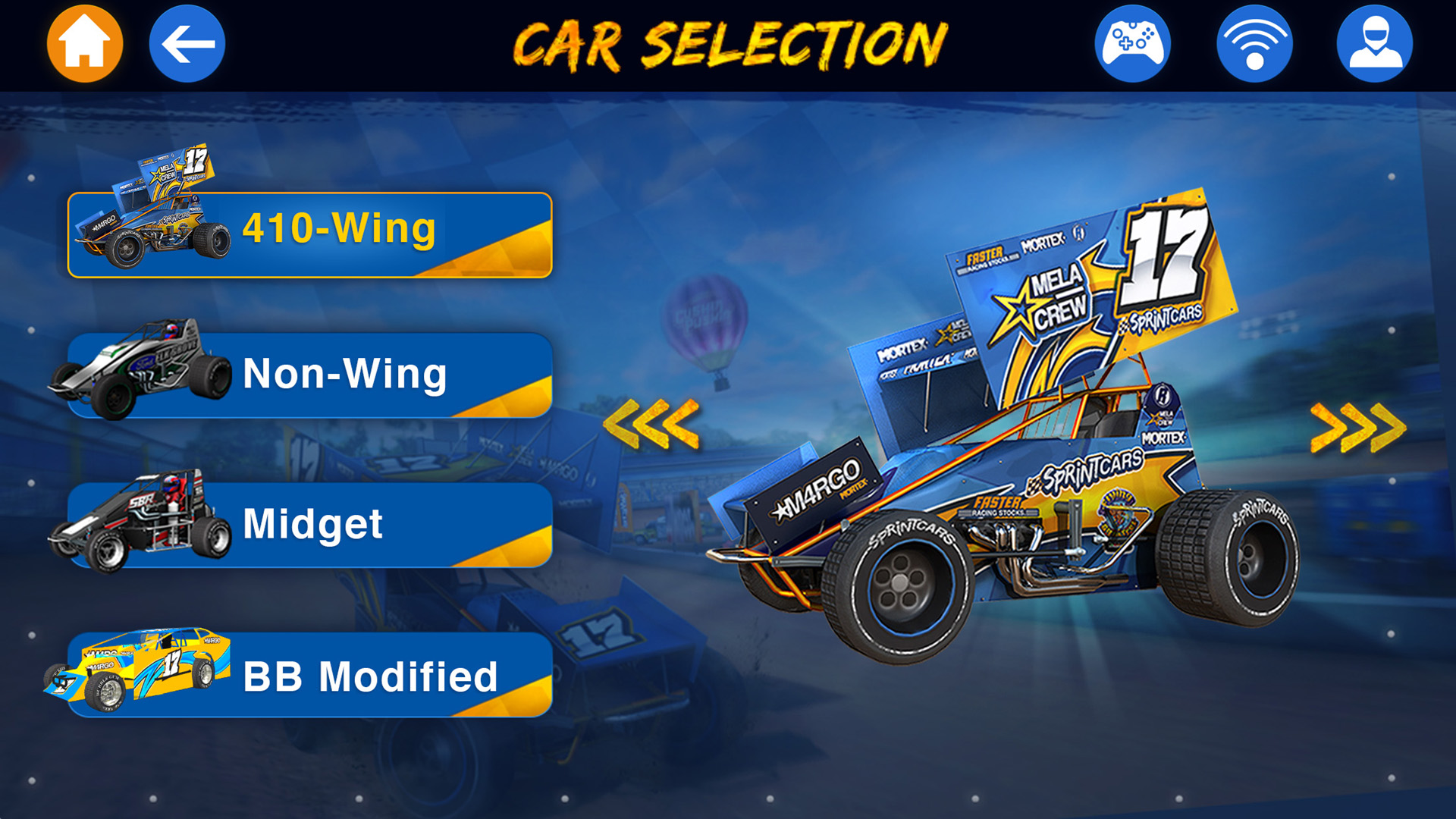Image resolution: width=1456 pixels, height=819 pixels.
Task: Open the Wi-Fi multiplayer menu
Action: [1254, 43]
